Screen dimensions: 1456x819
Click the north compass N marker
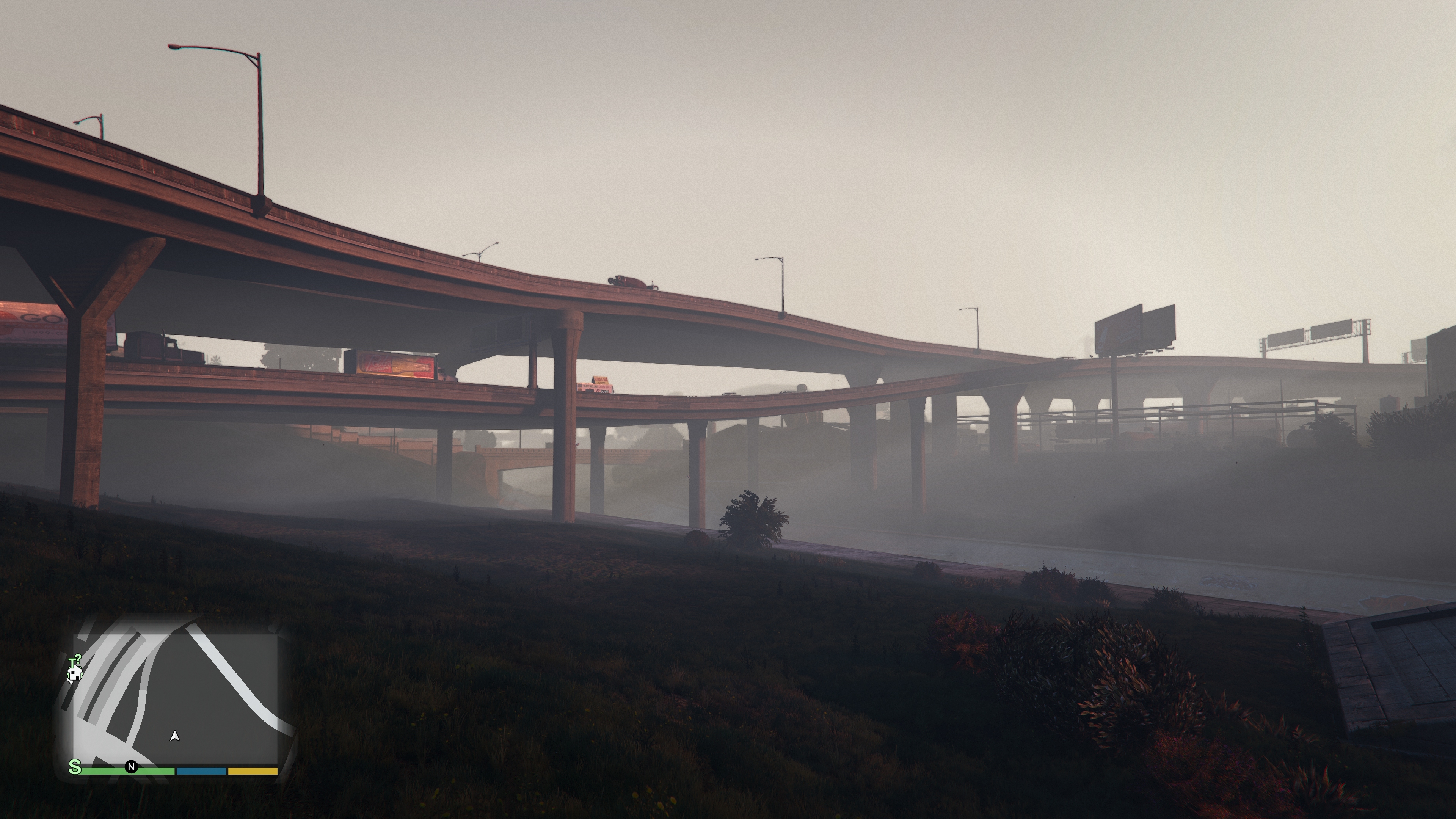pos(132,767)
